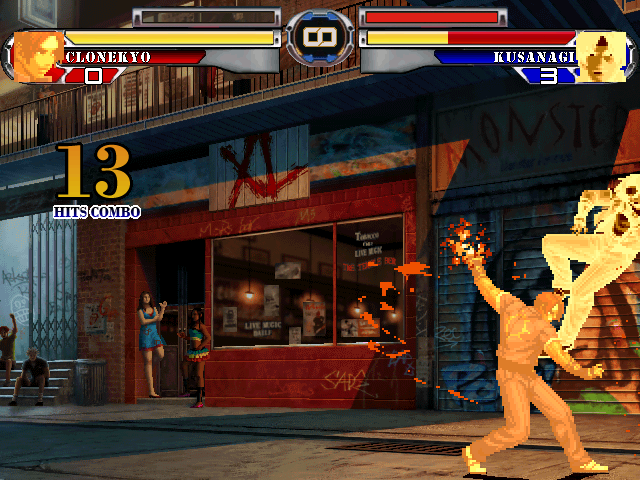Screen dimensions: 640x480
Task: Click the CloneKyo character portrait
Action: click(38, 55)
